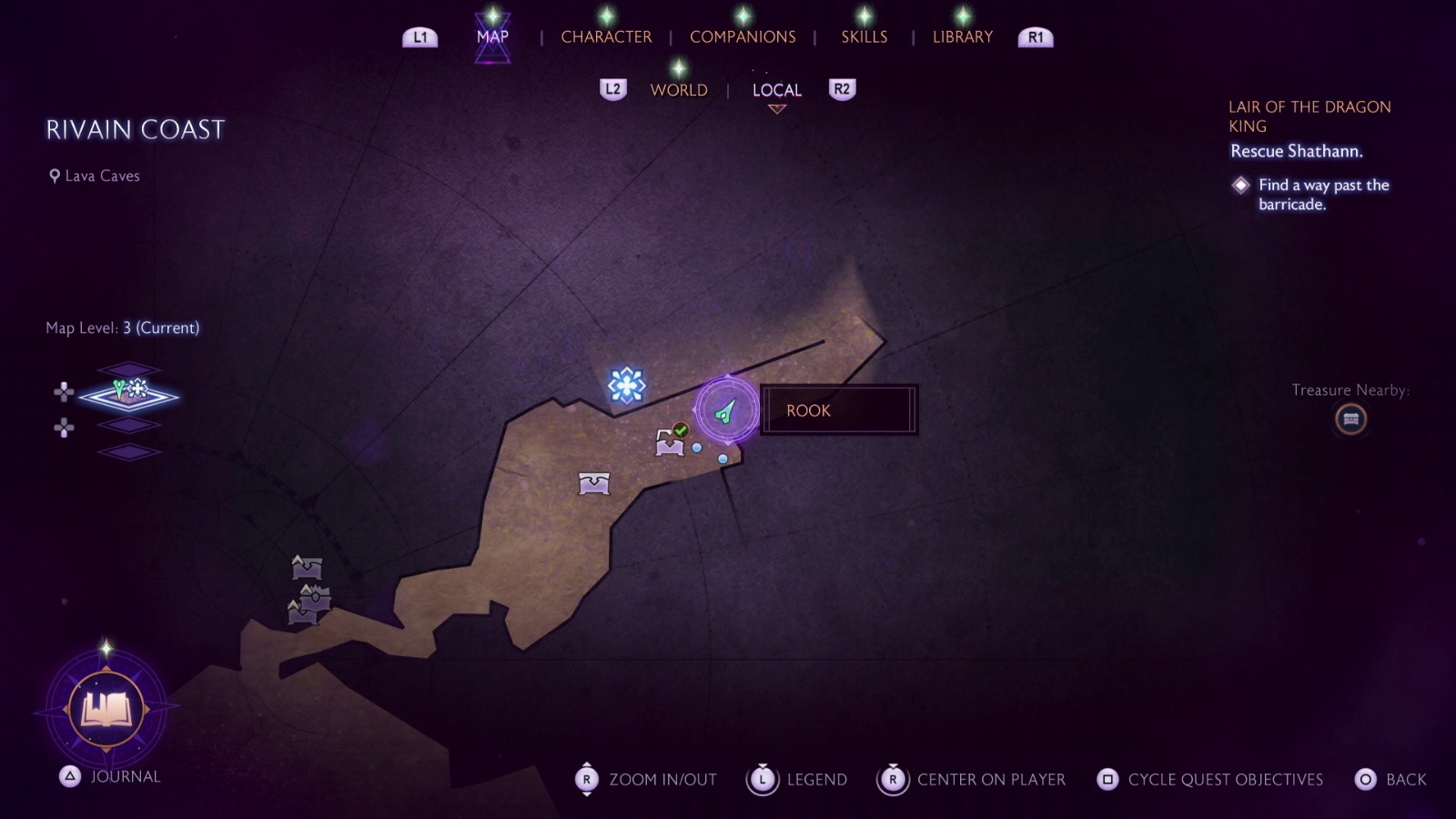
Task: Open the Companions tab
Action: (743, 37)
